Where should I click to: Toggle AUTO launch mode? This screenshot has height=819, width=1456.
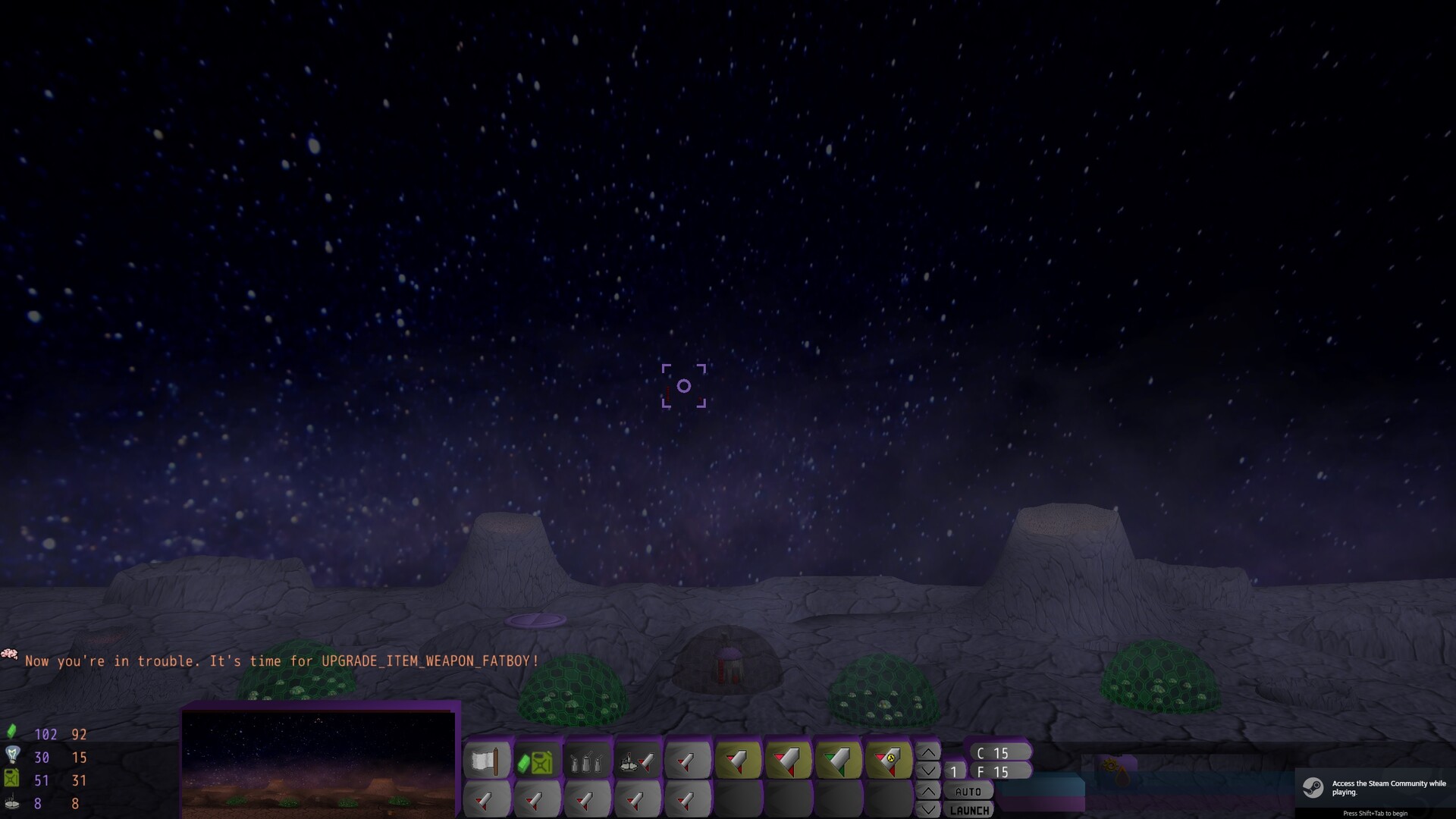click(969, 792)
